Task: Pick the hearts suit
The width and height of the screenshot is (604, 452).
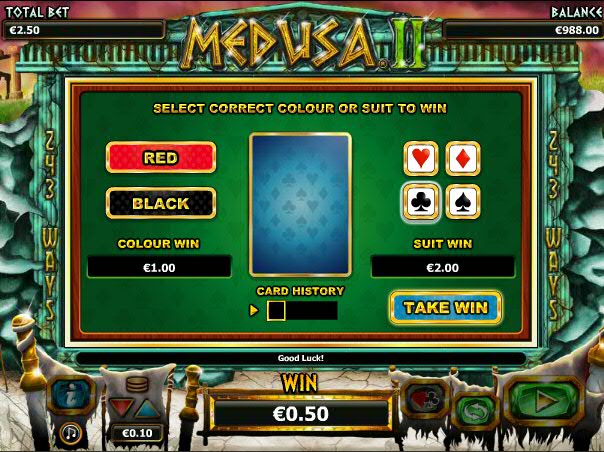Action: (x=421, y=158)
